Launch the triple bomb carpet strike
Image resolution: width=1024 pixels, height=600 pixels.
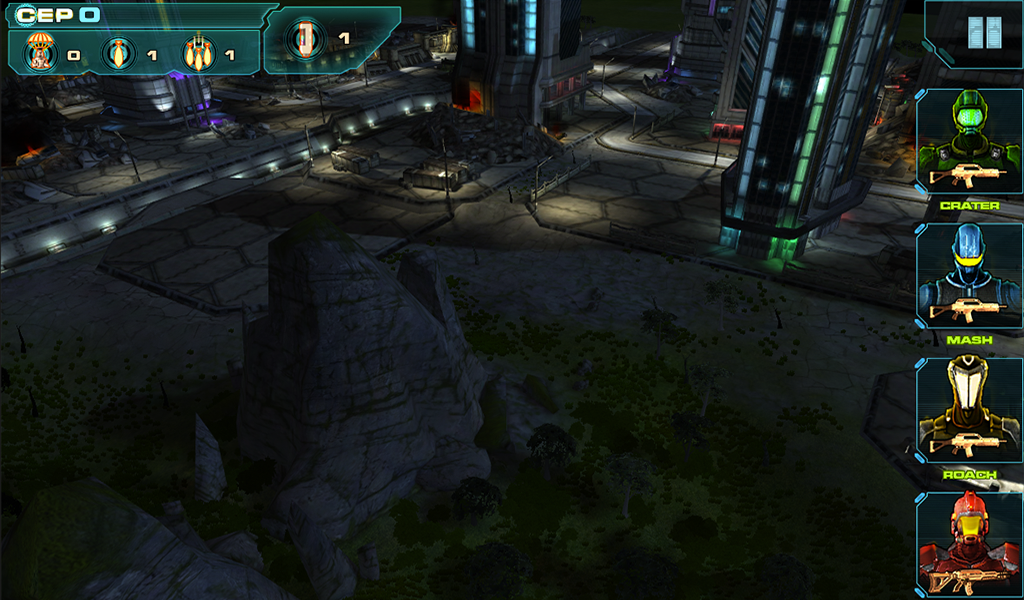(x=197, y=53)
